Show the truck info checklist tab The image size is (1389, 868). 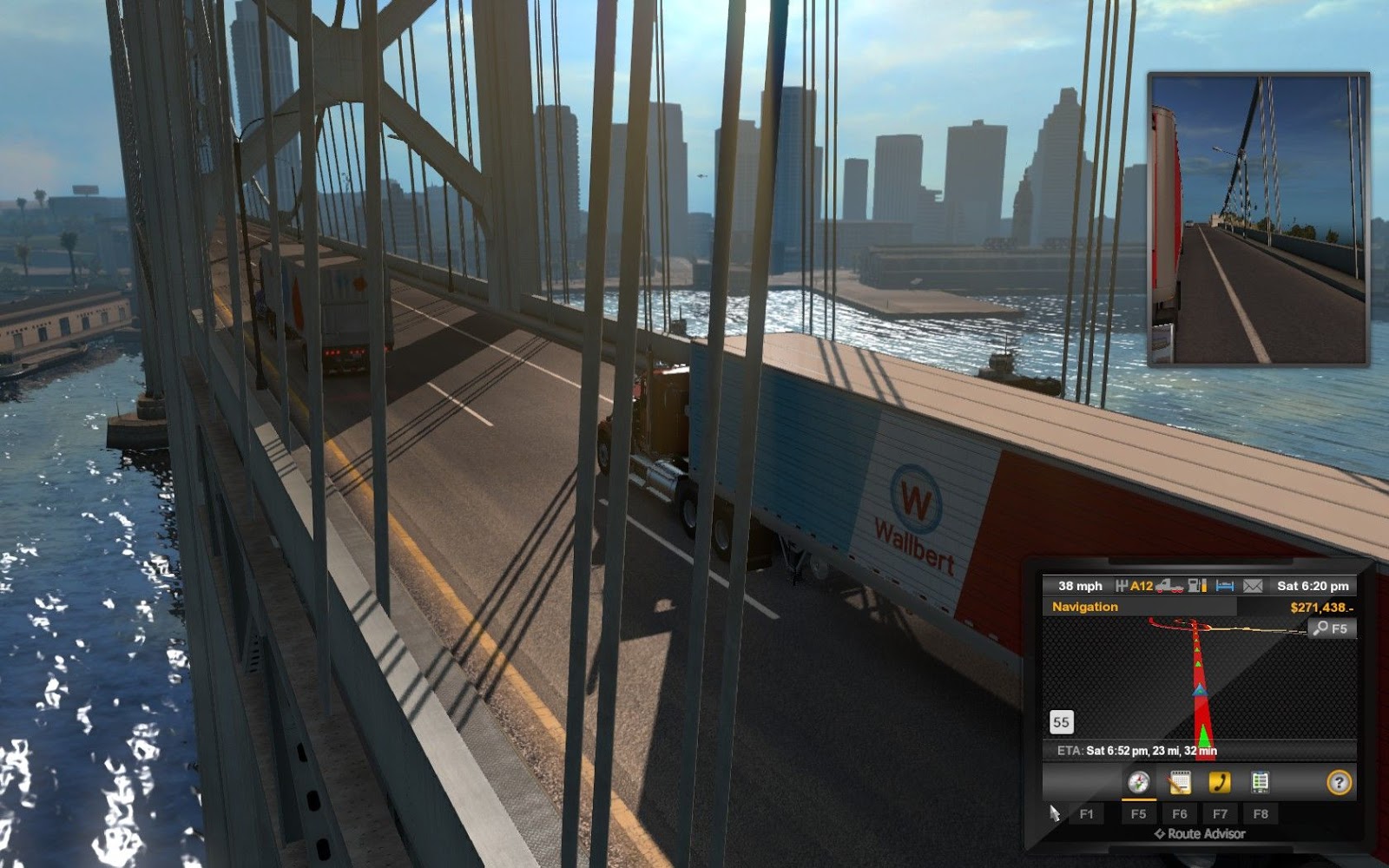1260,782
